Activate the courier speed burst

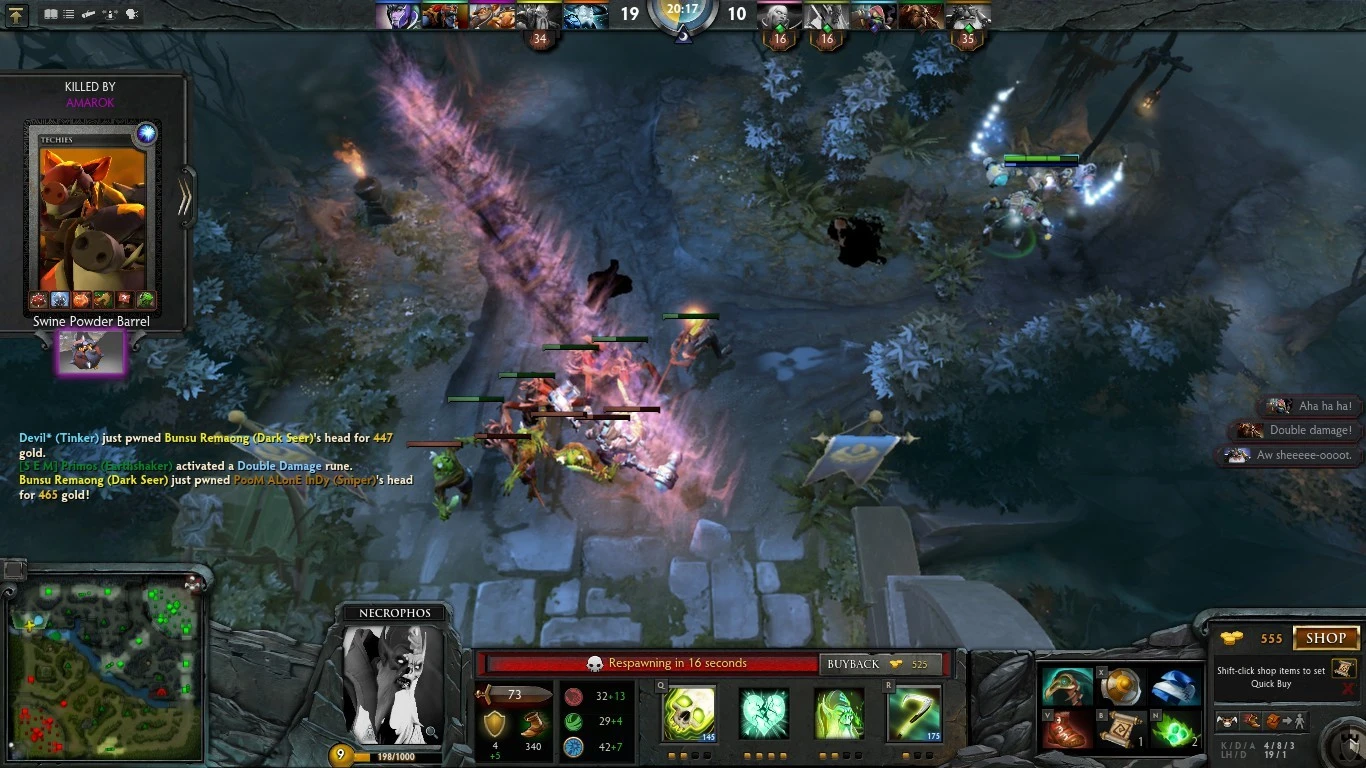click(1250, 721)
